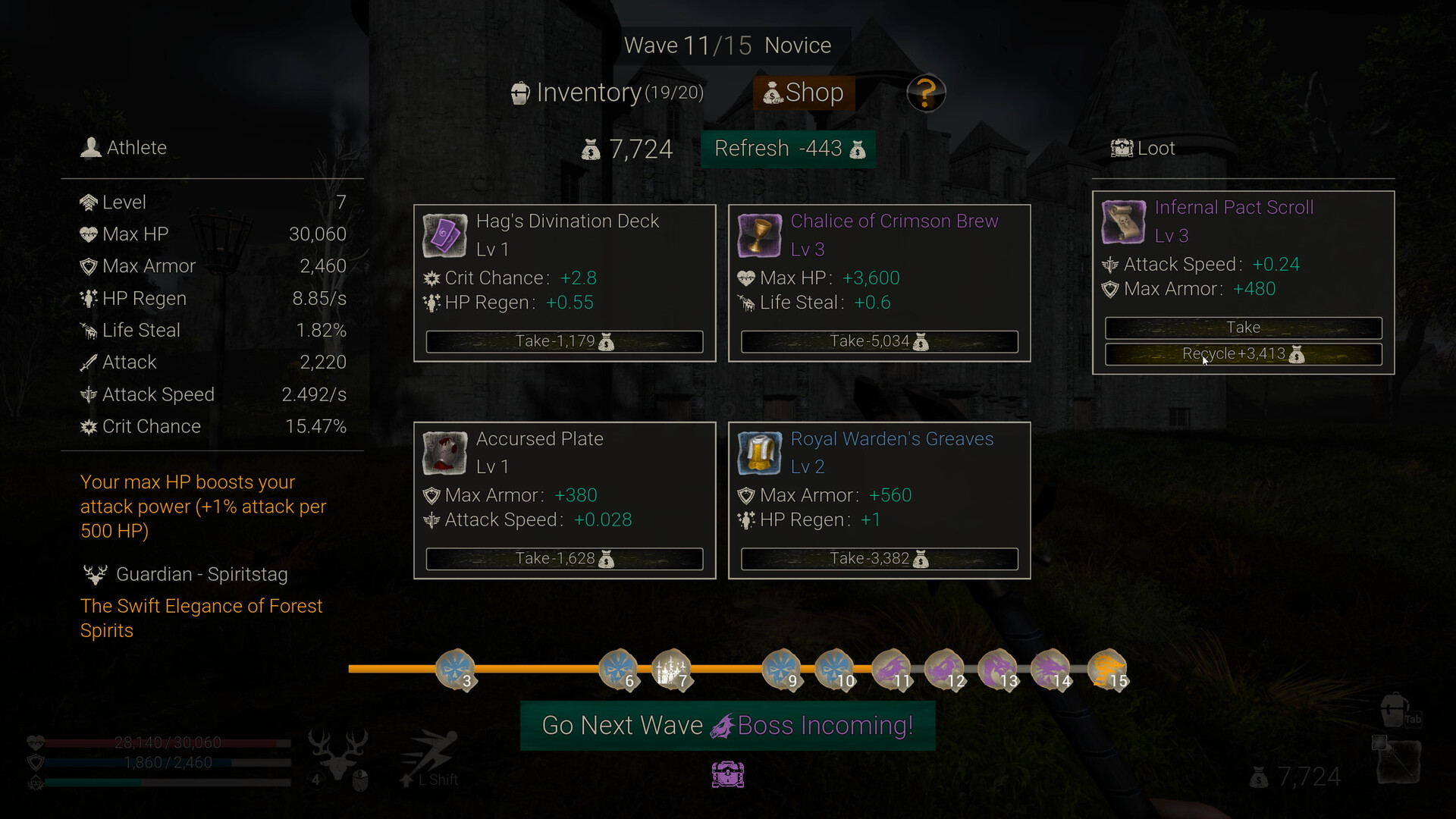Click the purple chest icon below Go Next Wave
The width and height of the screenshot is (1456, 819).
[x=727, y=774]
